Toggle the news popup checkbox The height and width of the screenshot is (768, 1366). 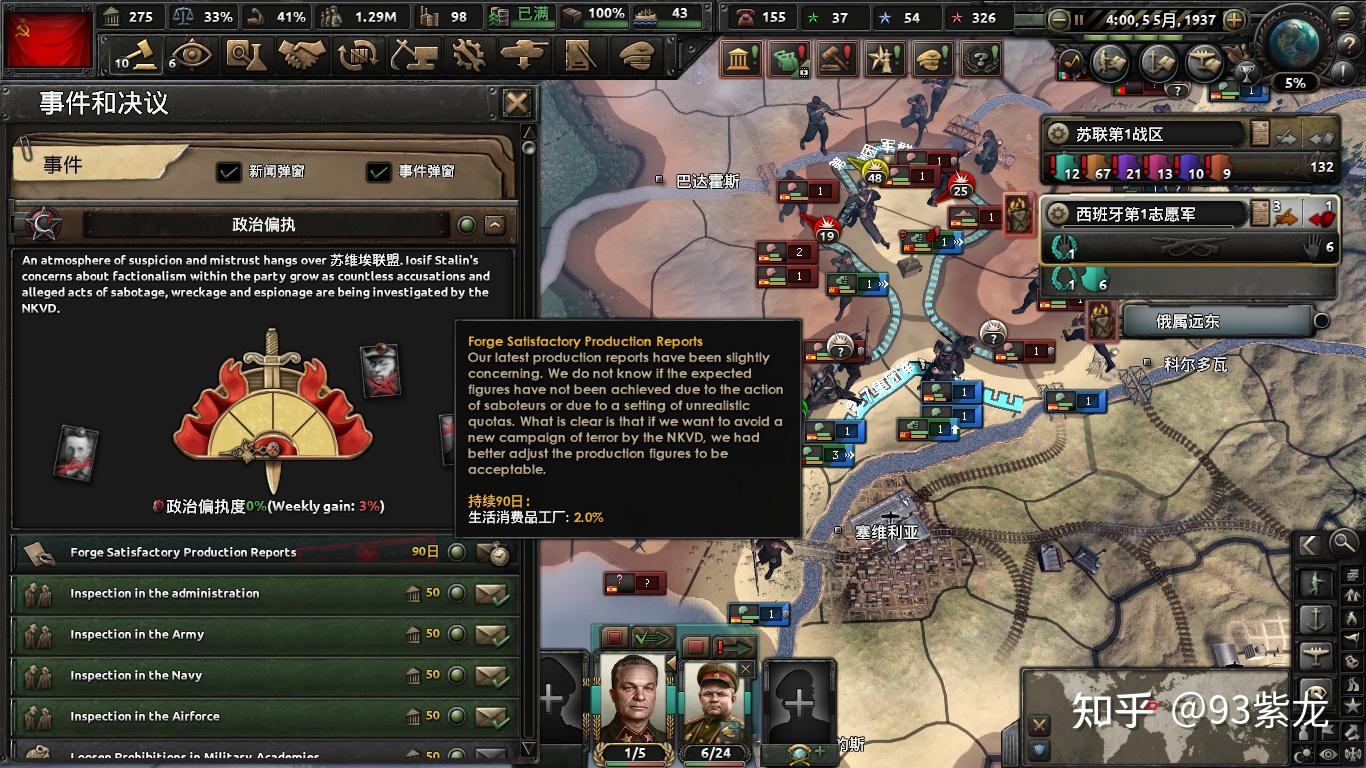coord(229,172)
